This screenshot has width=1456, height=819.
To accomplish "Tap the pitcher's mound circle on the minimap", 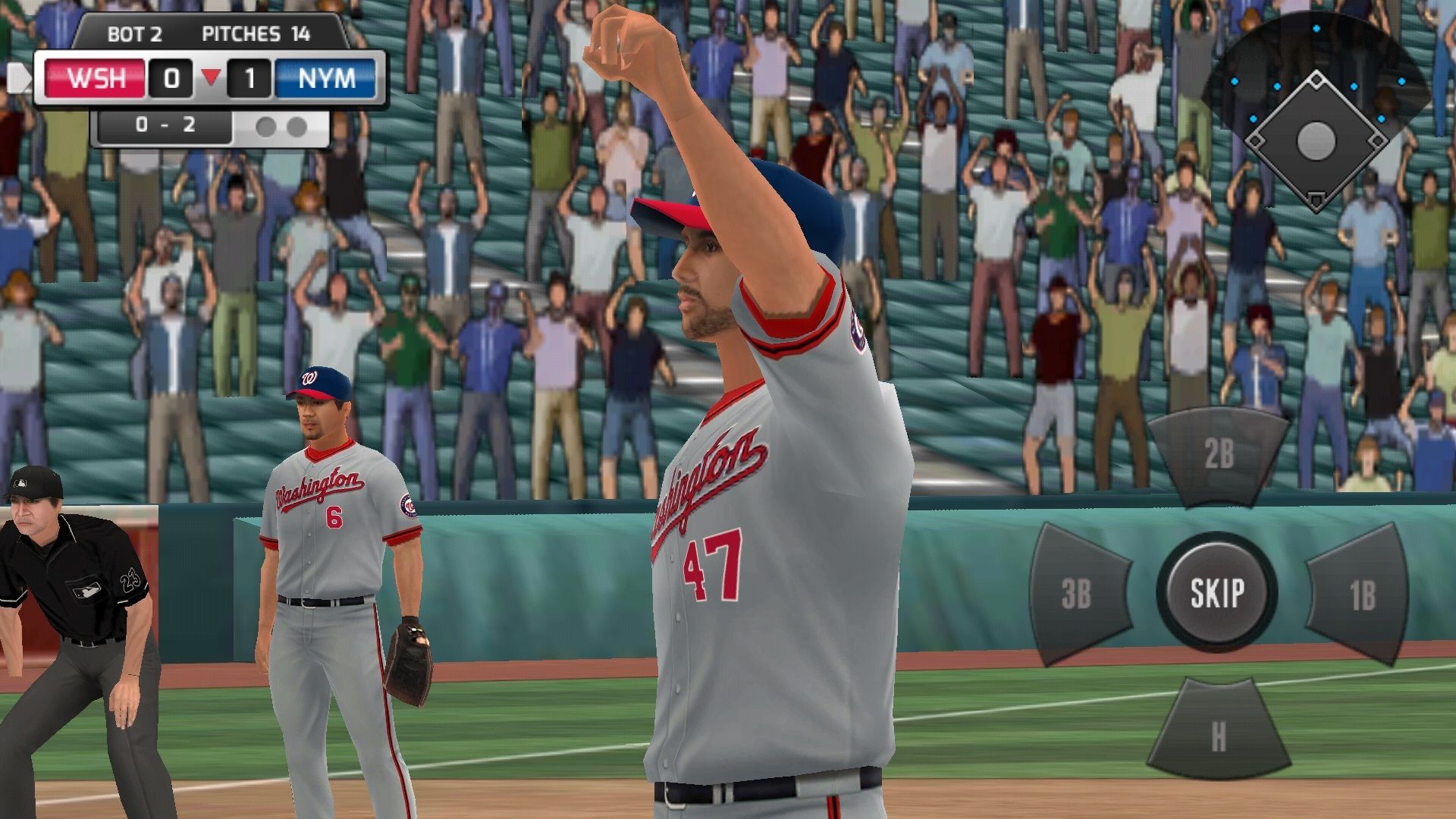I will click(1316, 142).
